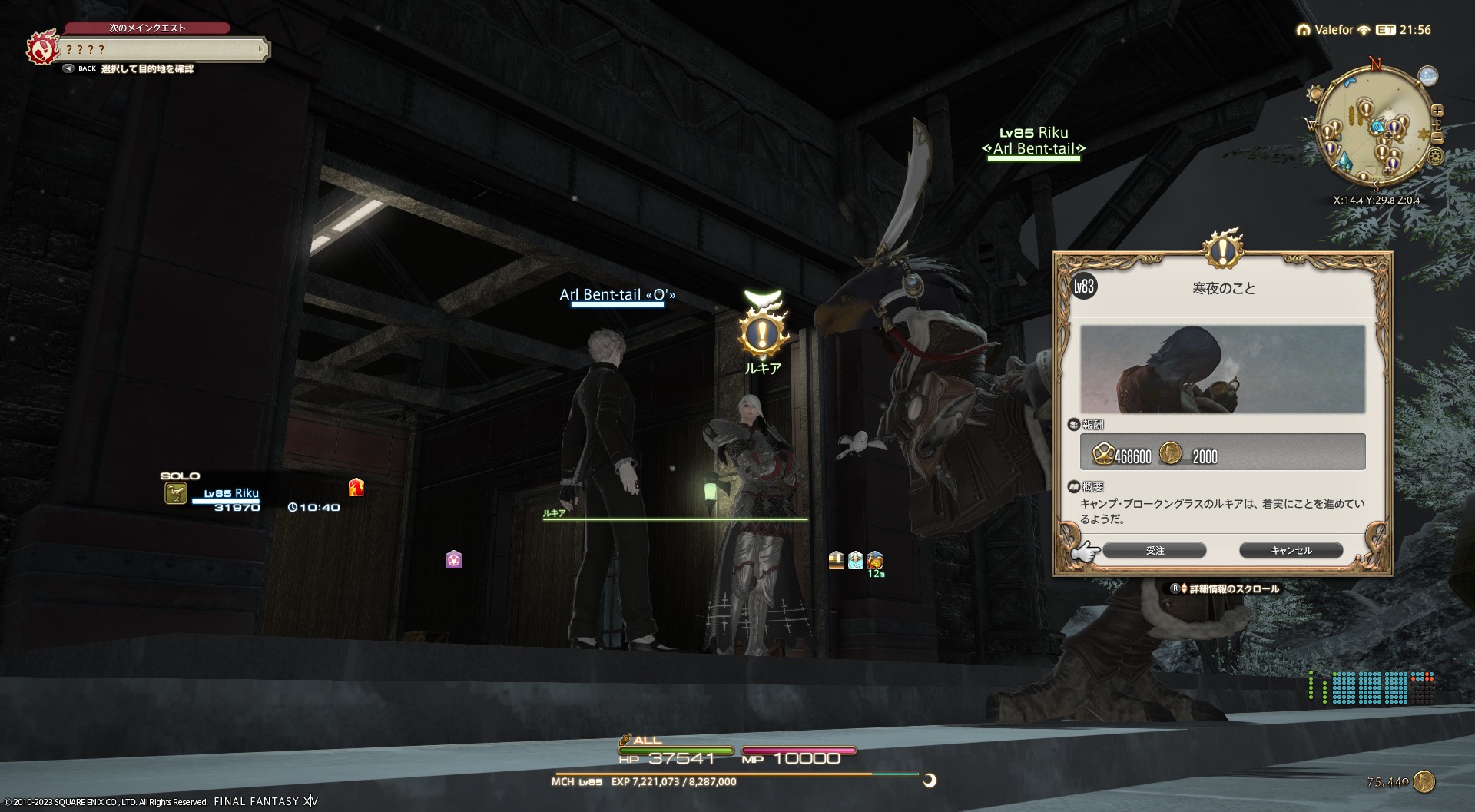Viewport: 1475px width, 812px height.
Task: Accept the quest with the 受注 button
Action: pyautogui.click(x=1154, y=550)
